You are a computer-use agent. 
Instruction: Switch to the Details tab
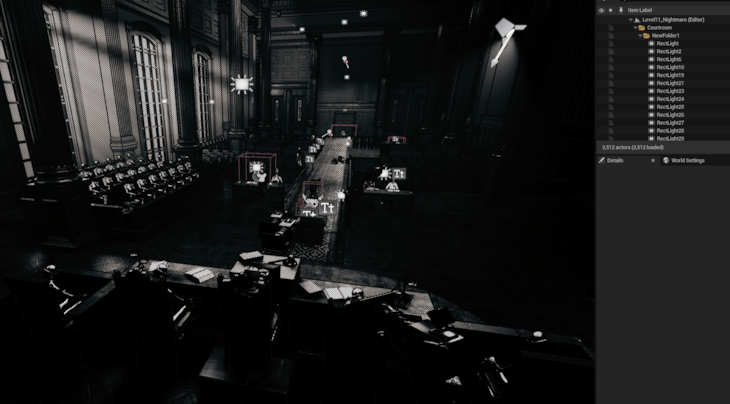click(x=615, y=160)
